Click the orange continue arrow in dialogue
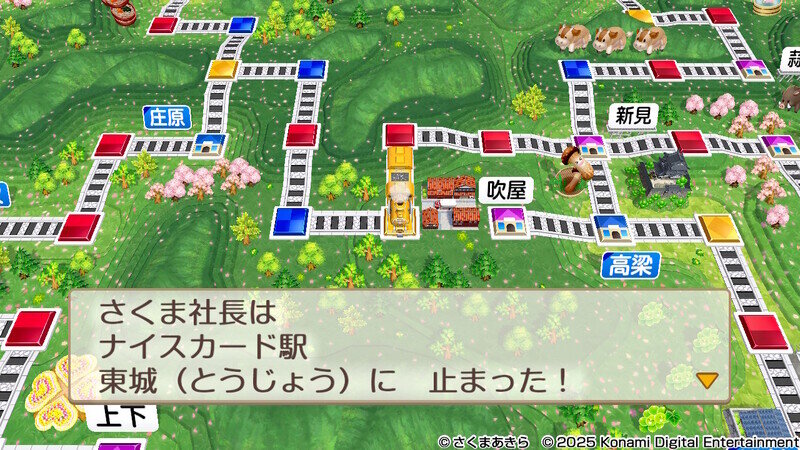Screen dimensions: 800x450 pyautogui.click(x=707, y=380)
